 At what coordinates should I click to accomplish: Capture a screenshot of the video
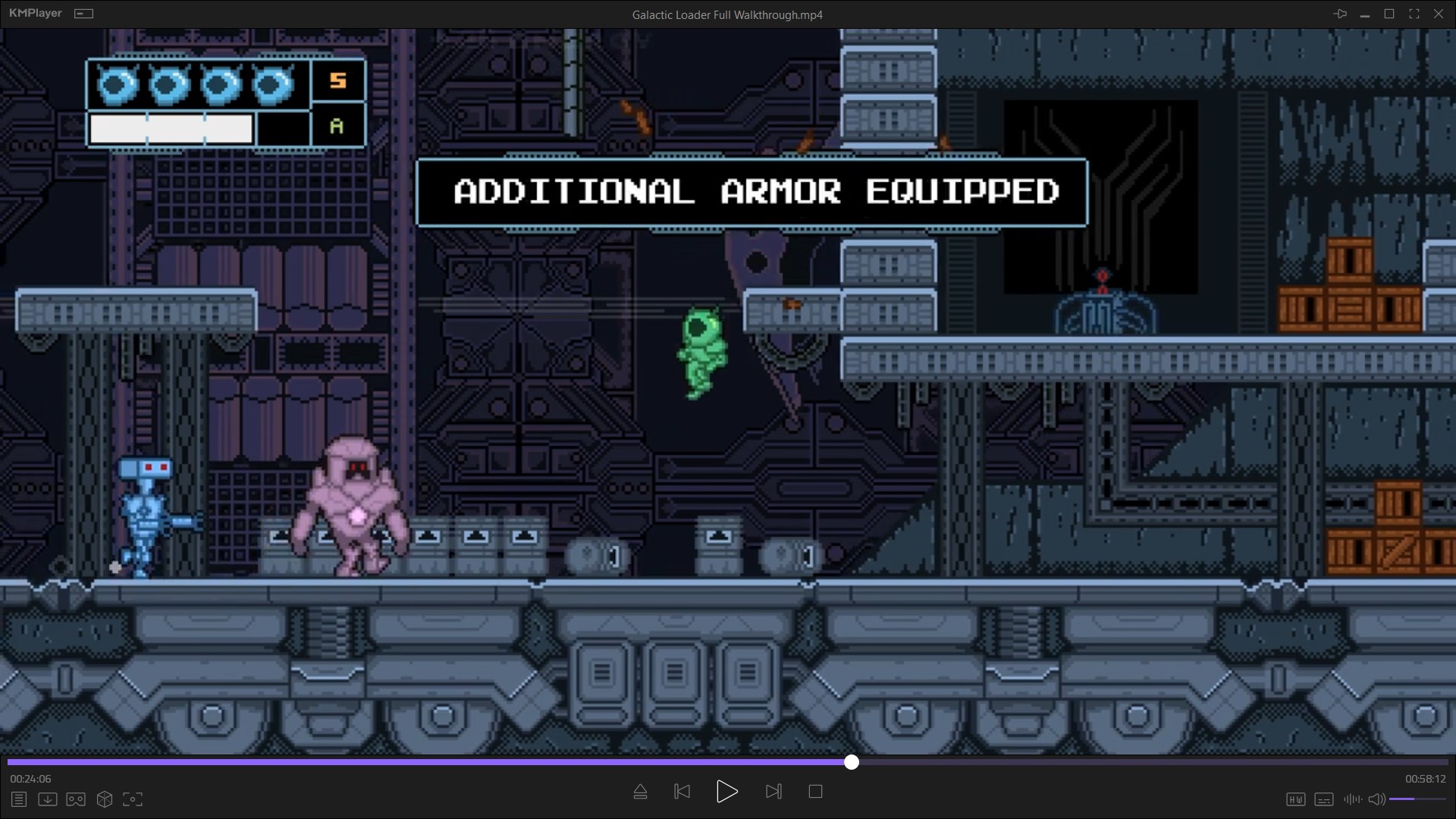[133, 799]
